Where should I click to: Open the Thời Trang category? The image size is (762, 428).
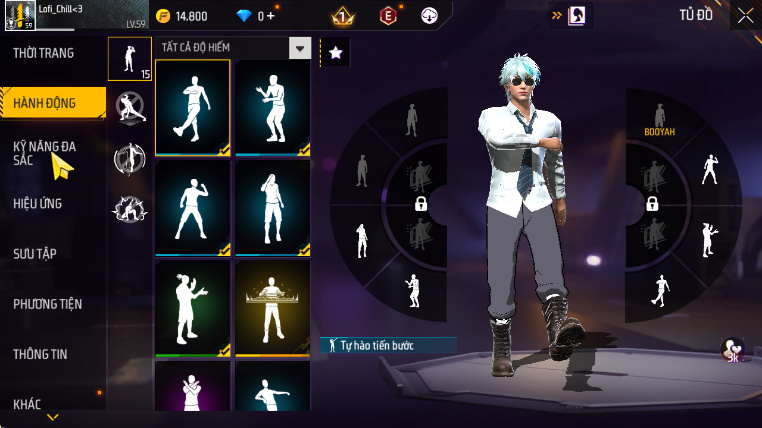point(43,53)
